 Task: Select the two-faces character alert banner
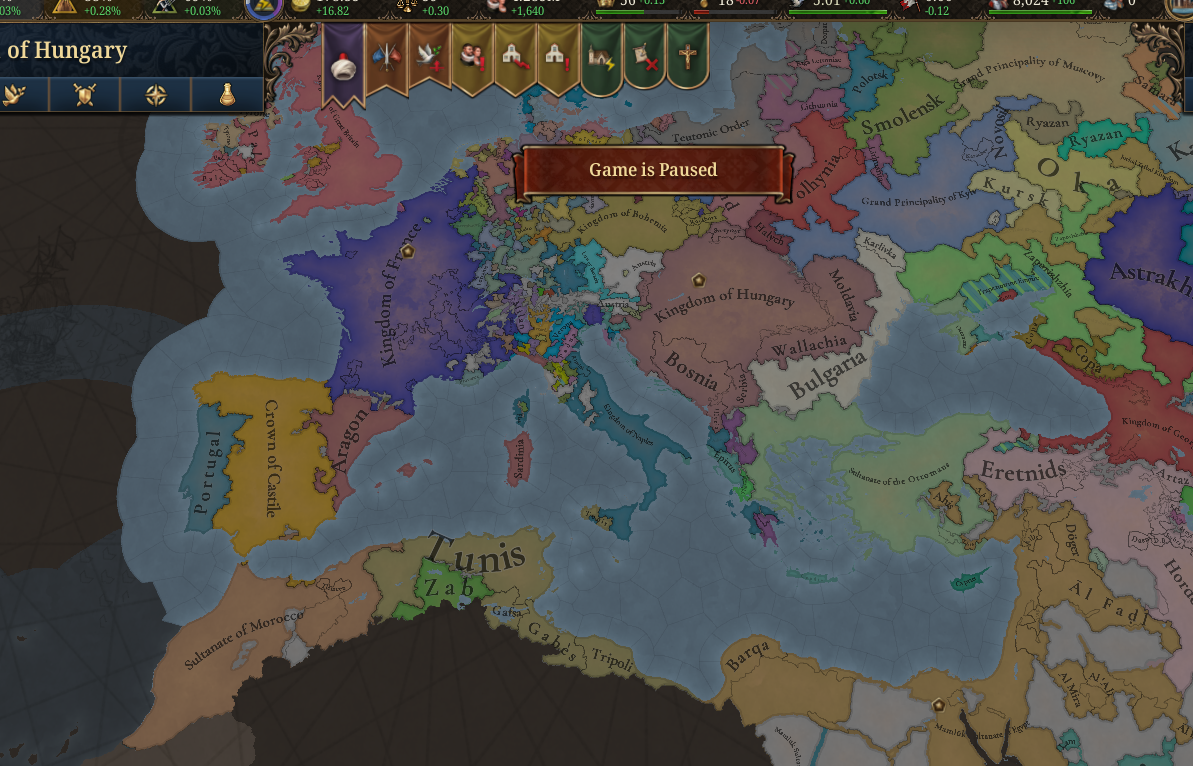coord(472,58)
